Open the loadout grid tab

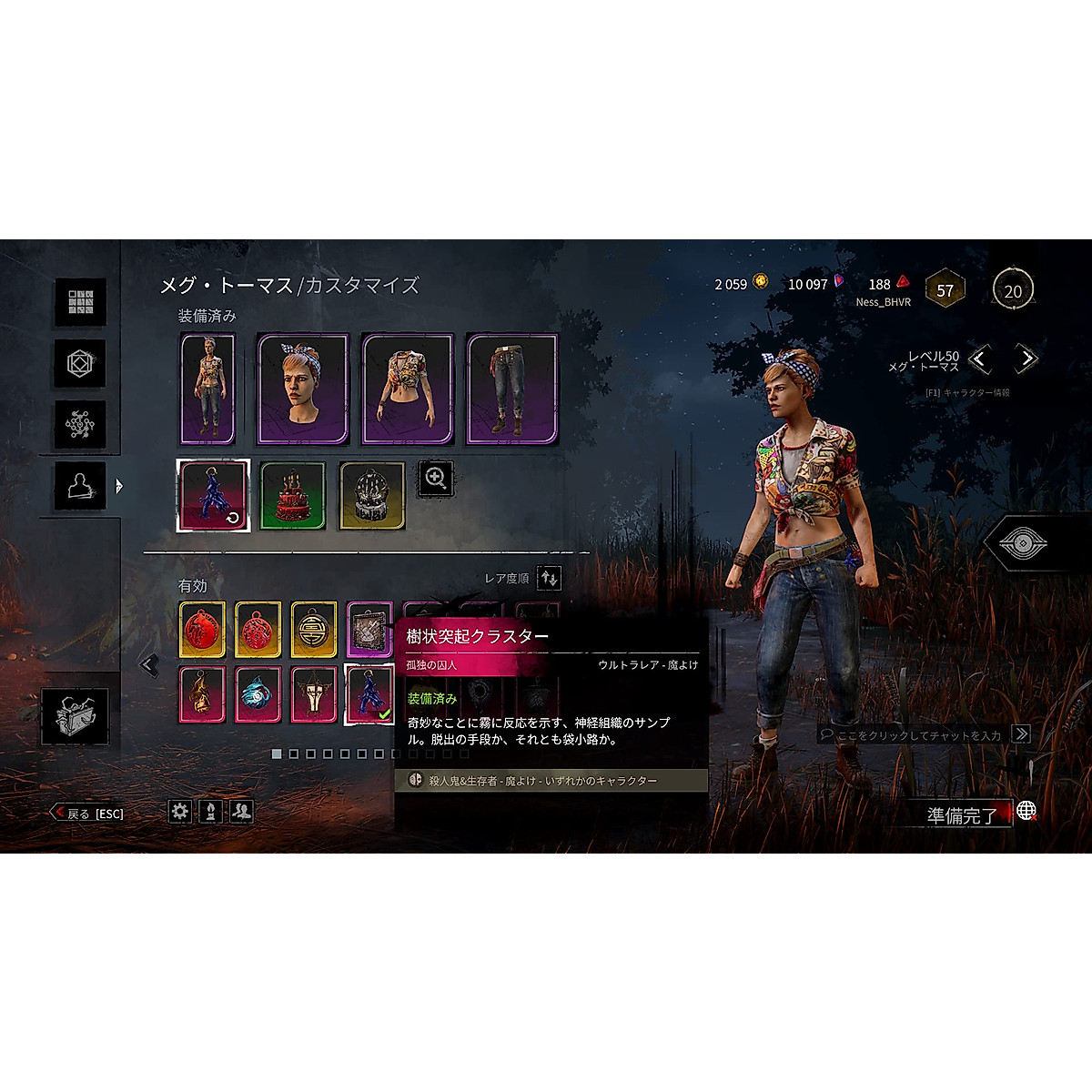coord(80,301)
